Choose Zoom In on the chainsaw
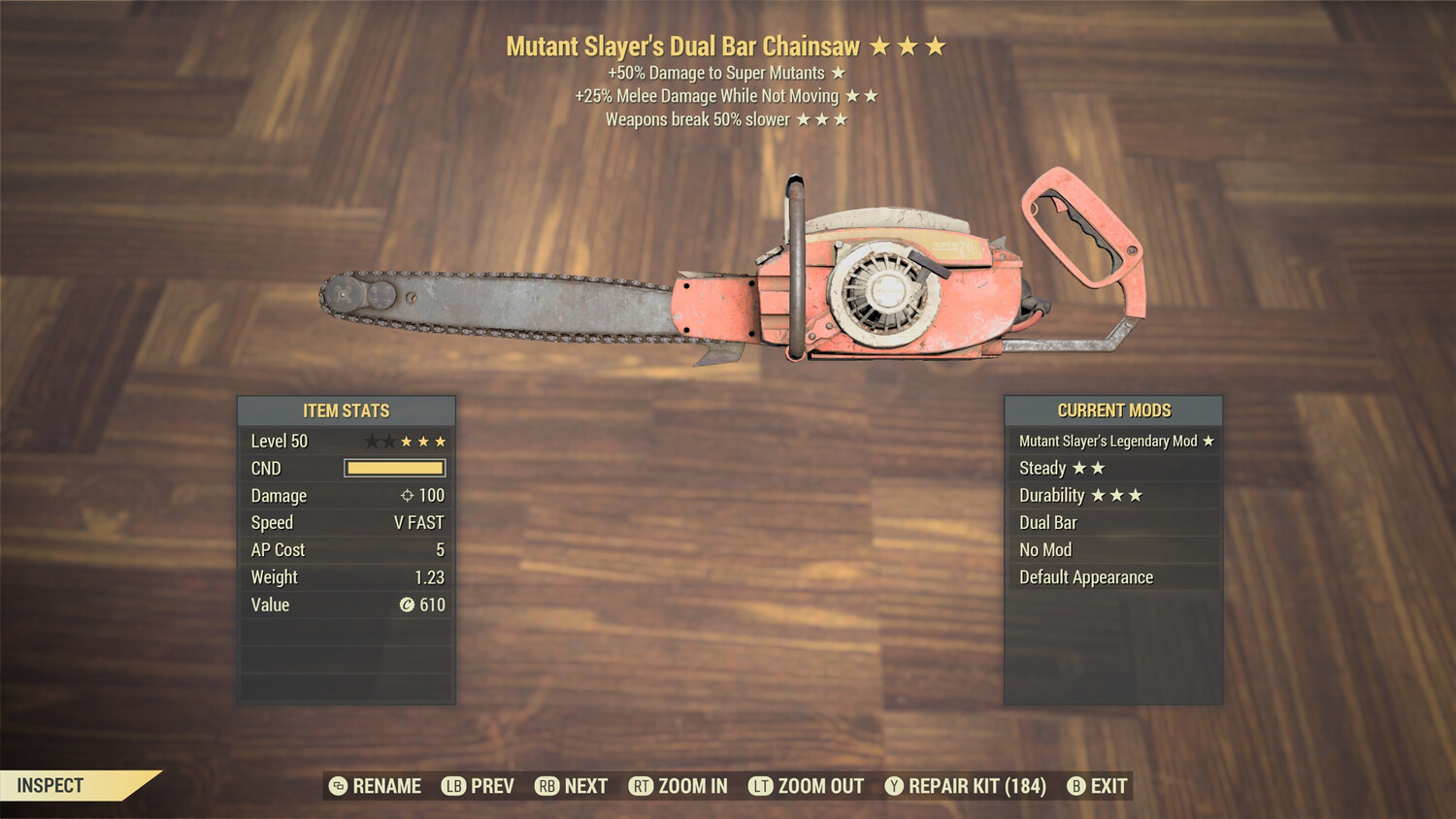The width and height of the screenshot is (1456, 819). coord(678,786)
